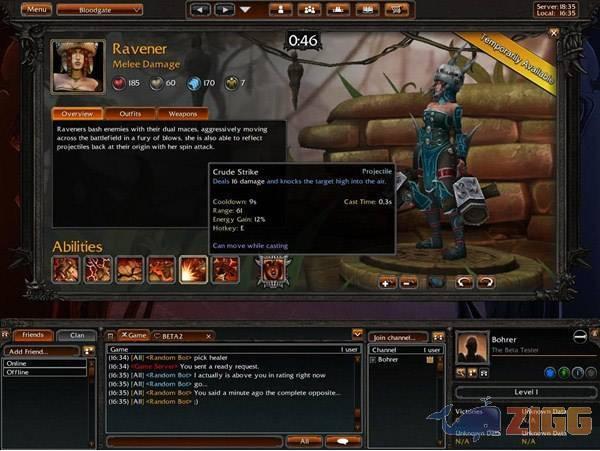600x451 pixels.
Task: Switch to the Clan tab
Action: tap(76, 335)
